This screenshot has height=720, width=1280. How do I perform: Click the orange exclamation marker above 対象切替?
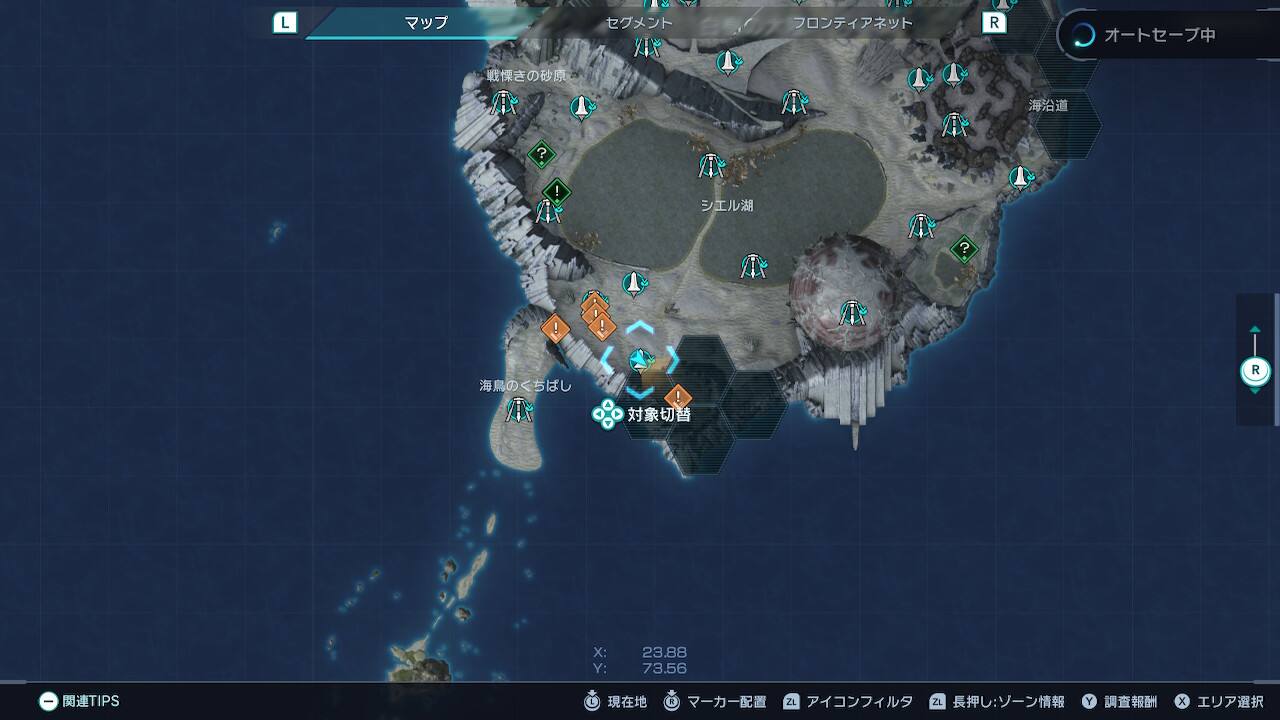pyautogui.click(x=678, y=397)
